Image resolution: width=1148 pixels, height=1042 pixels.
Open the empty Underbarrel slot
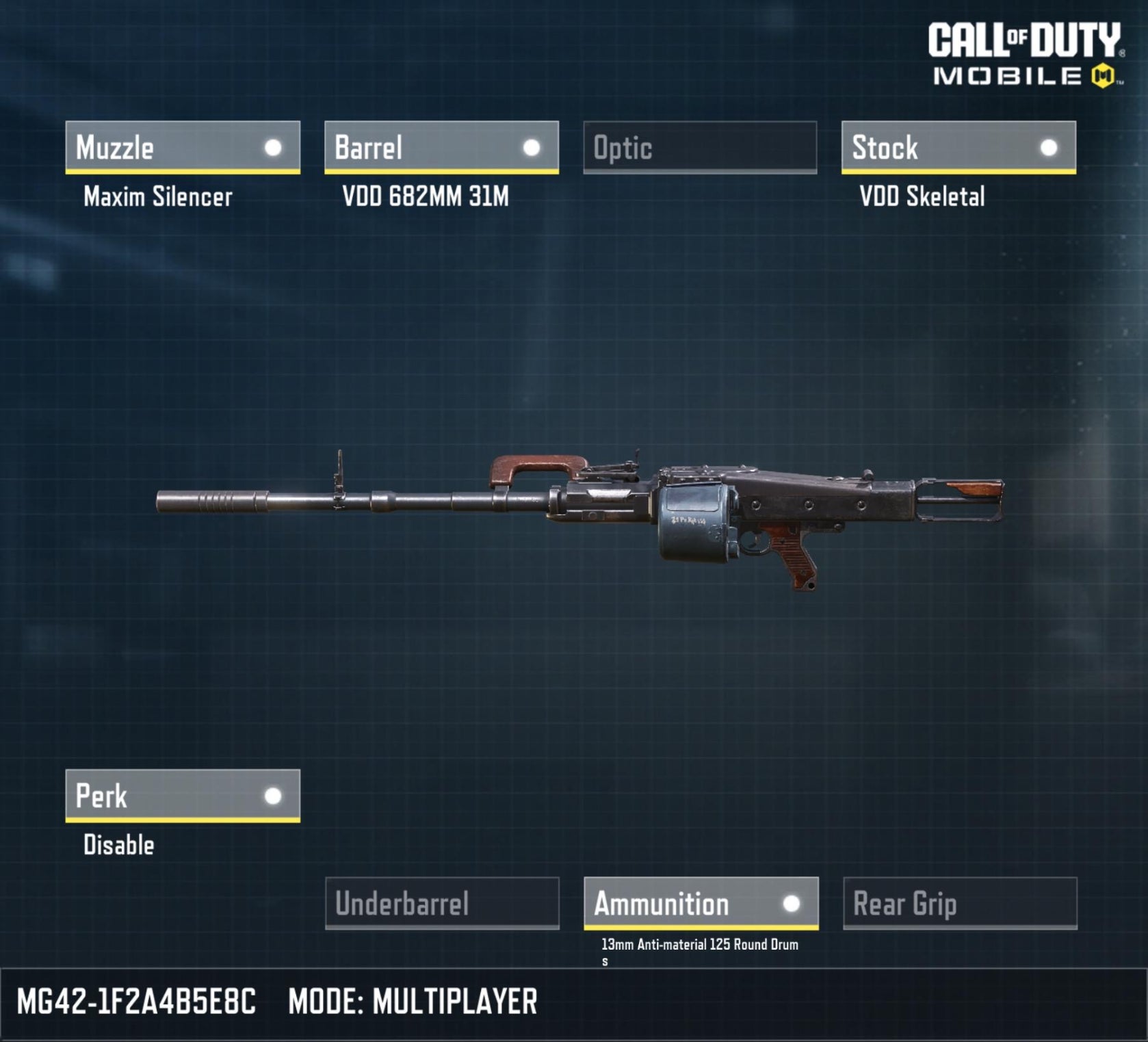tap(442, 903)
